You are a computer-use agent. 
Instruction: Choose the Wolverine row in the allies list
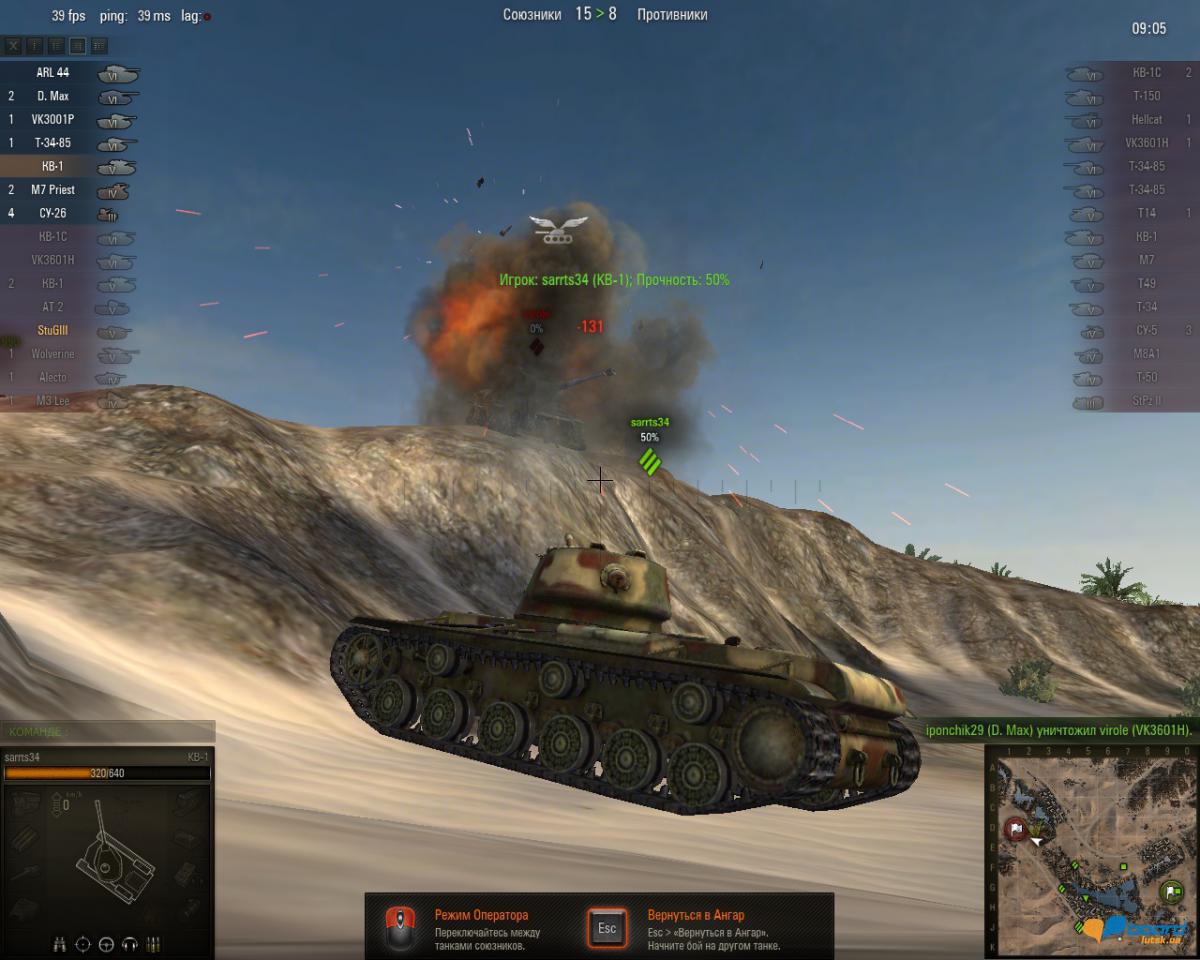[53, 354]
